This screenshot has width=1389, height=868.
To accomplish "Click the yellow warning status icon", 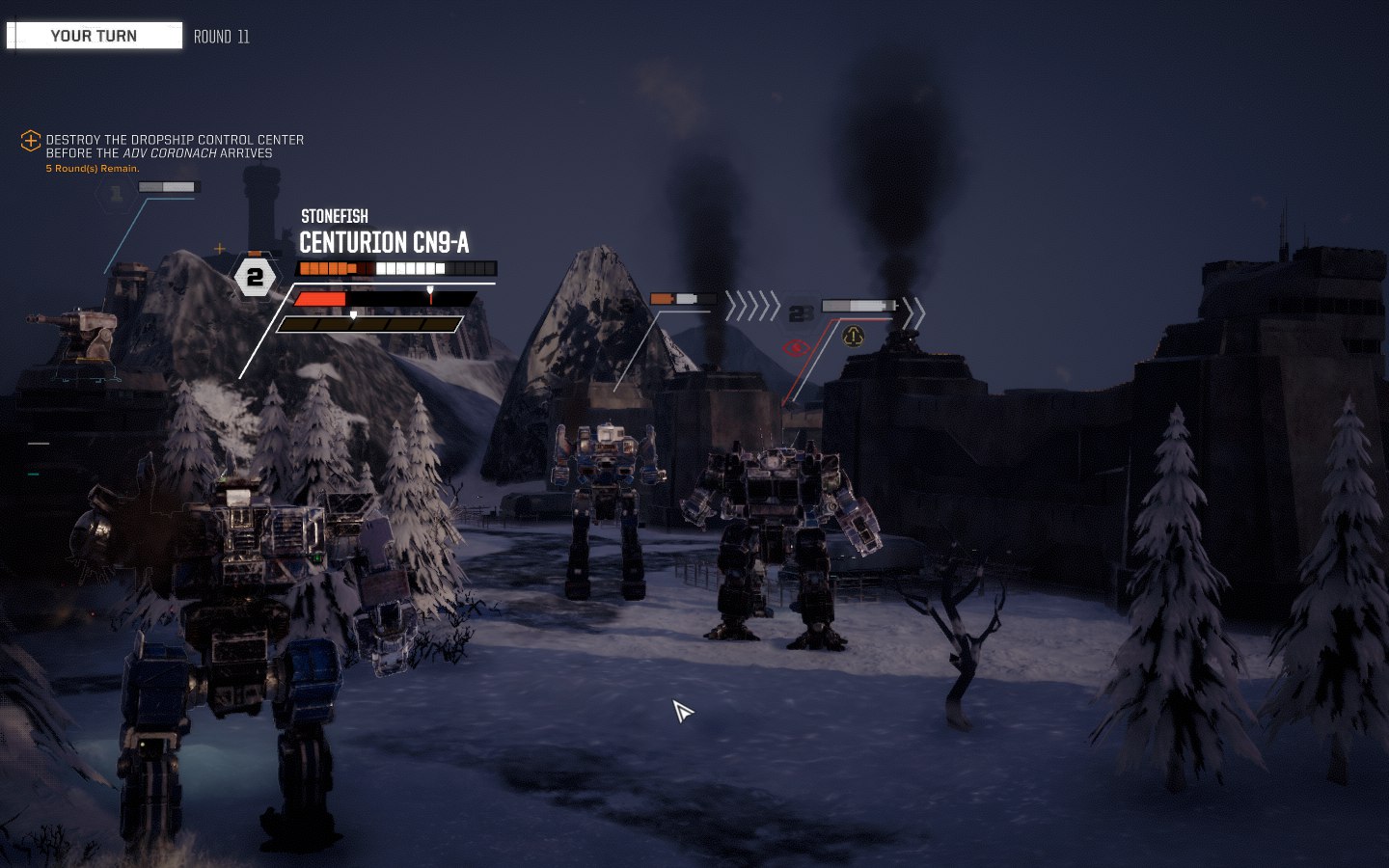I will pyautogui.click(x=853, y=336).
